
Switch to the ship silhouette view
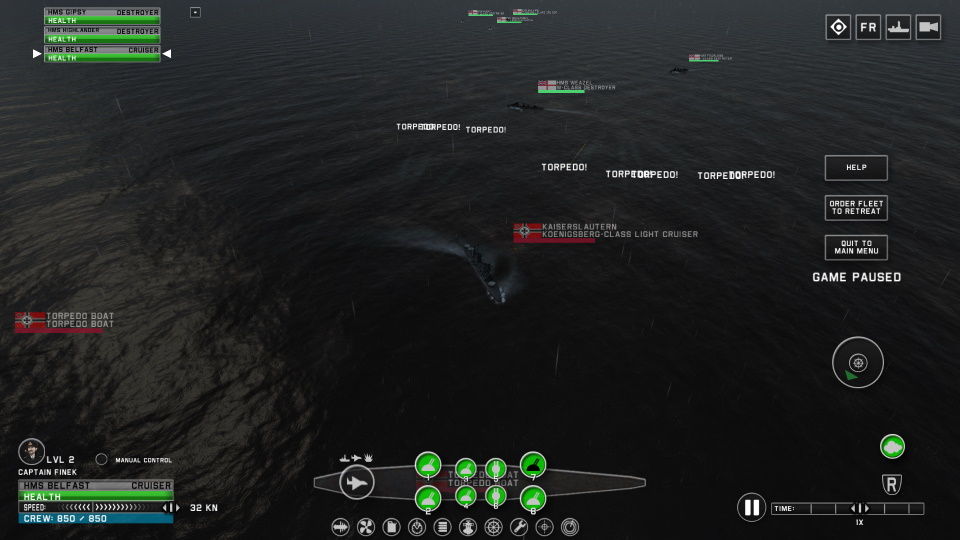point(898,28)
